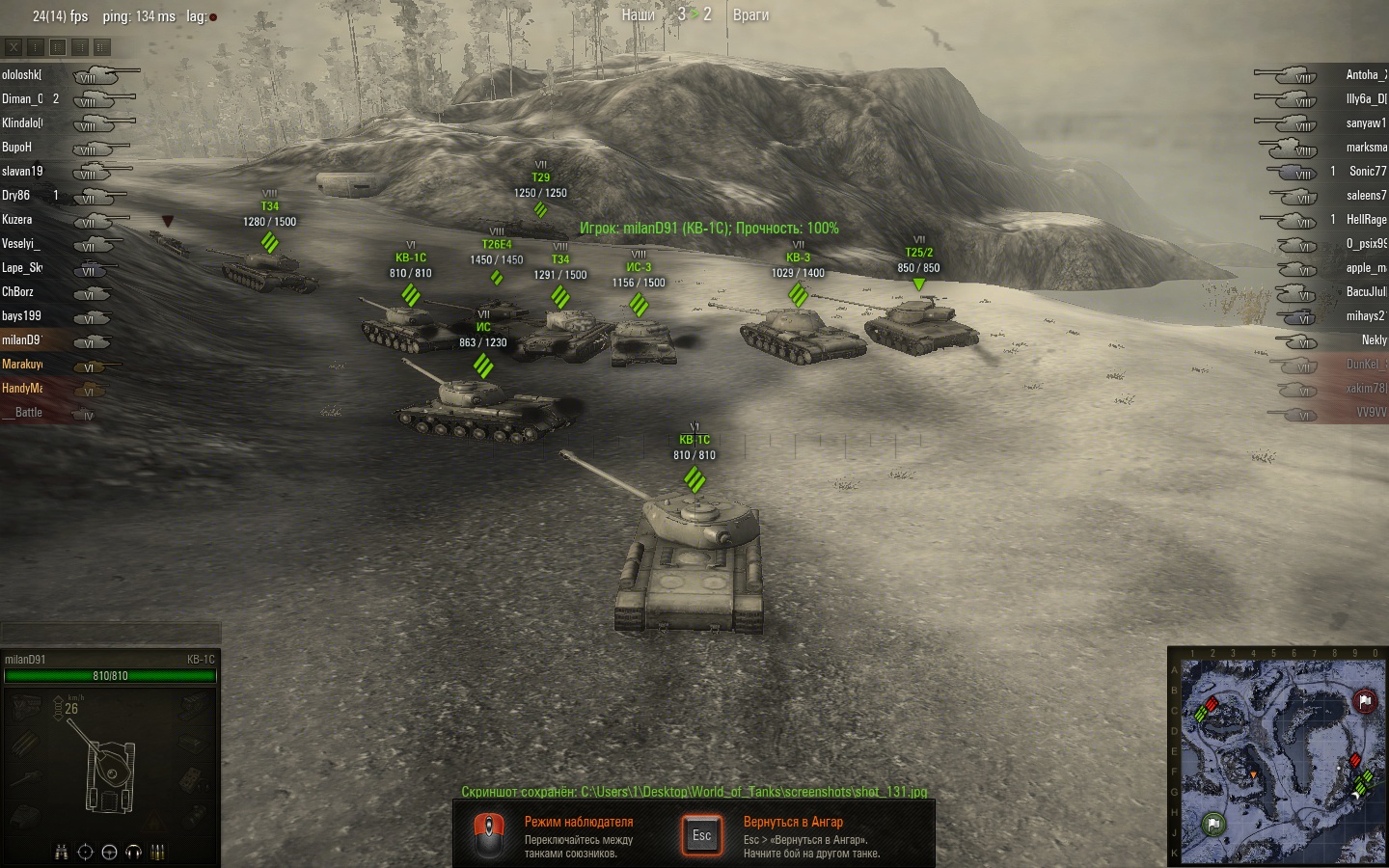1389x868 pixels.
Task: Click the binoculars crew icon
Action: [61, 852]
